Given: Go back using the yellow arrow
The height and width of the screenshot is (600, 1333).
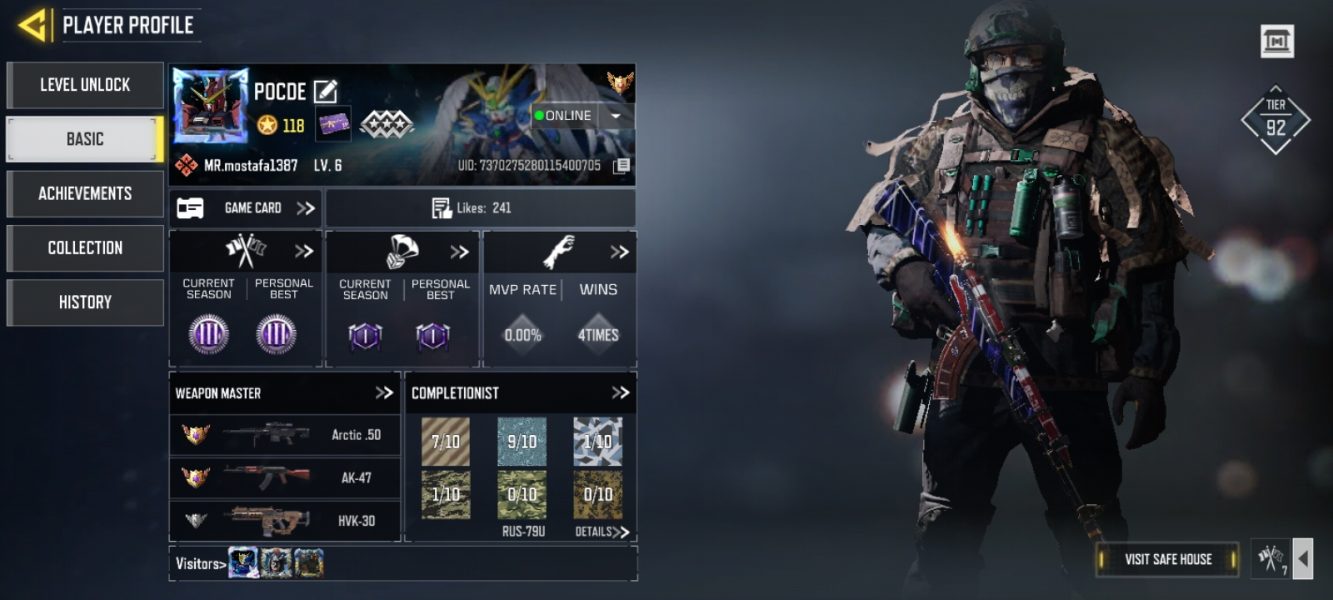Looking at the screenshot, I should (x=33, y=25).
